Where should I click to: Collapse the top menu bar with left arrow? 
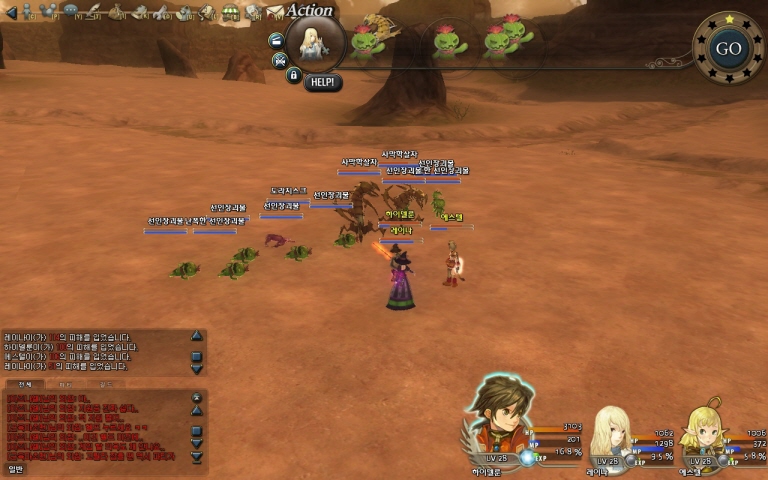[x=10, y=11]
